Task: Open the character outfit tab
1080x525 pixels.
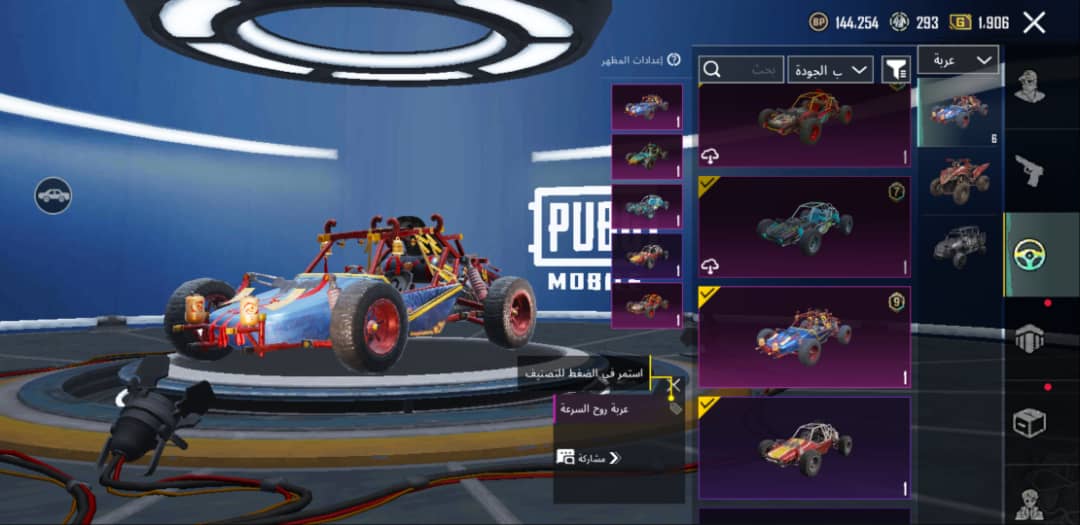Action: pos(1027,88)
